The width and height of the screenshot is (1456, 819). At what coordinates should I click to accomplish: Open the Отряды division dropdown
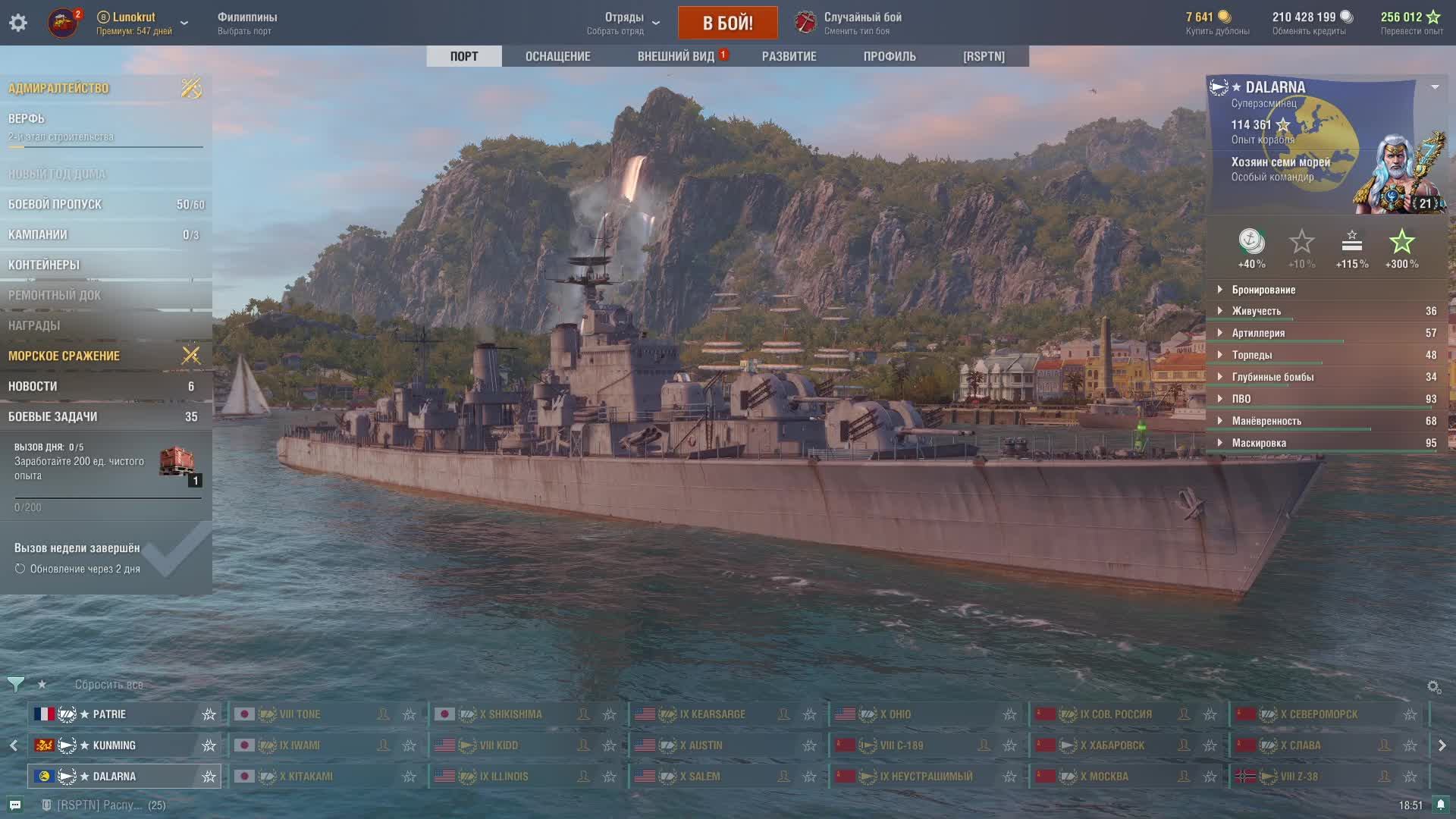coord(624,23)
